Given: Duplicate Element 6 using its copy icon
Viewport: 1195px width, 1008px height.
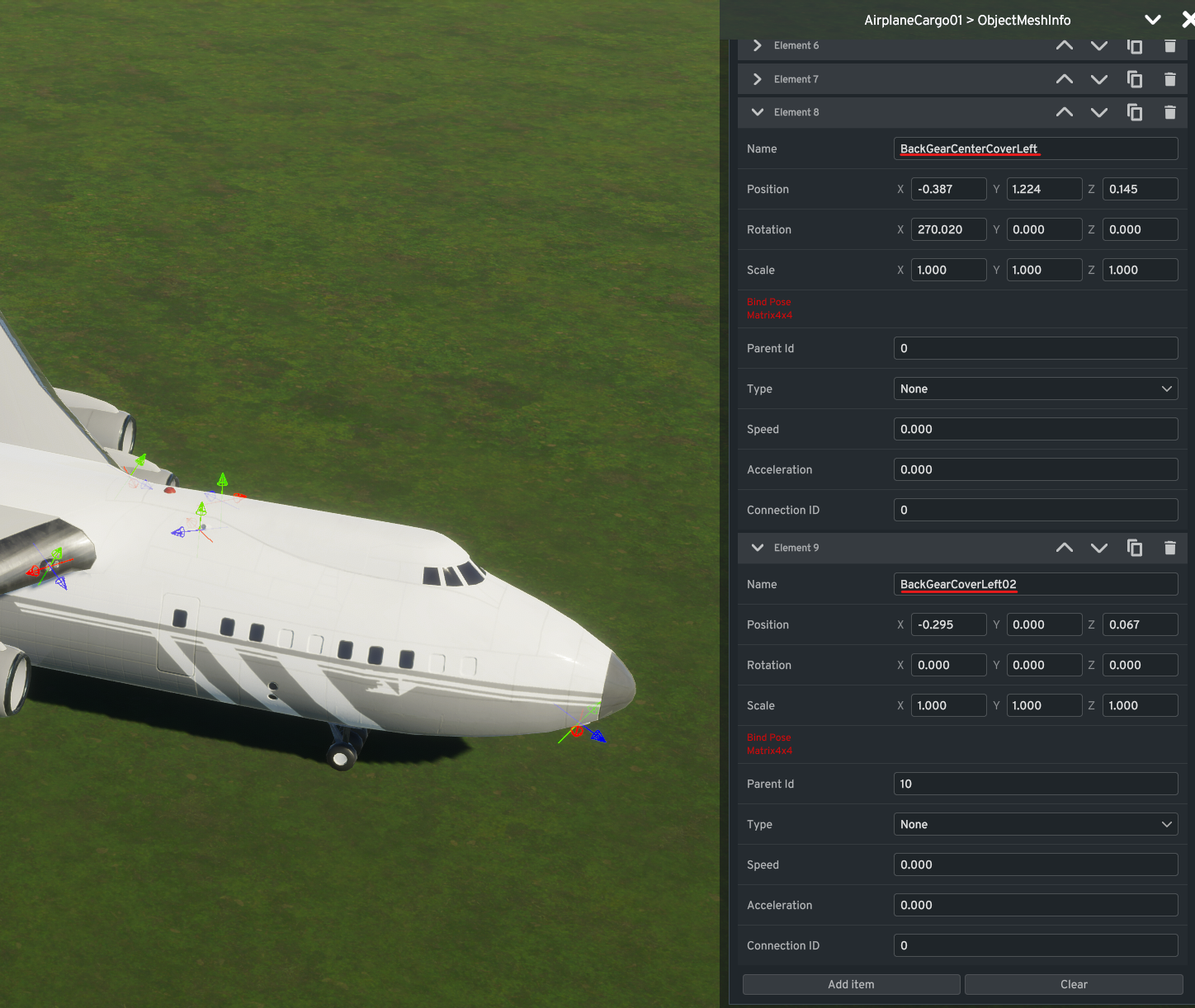Looking at the screenshot, I should (1135, 45).
